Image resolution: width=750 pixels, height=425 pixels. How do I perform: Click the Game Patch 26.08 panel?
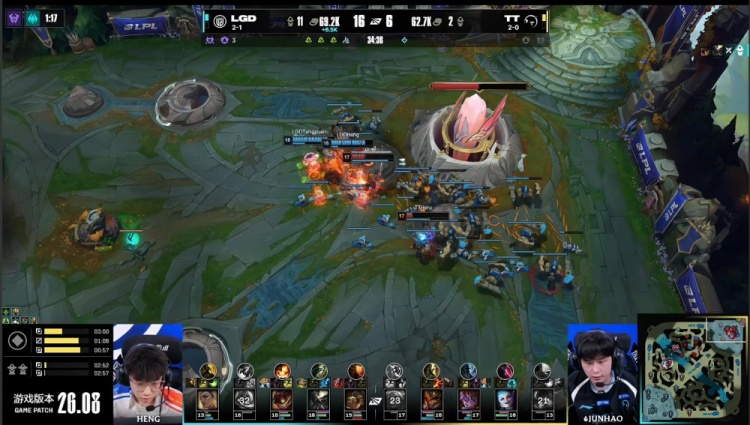point(56,404)
